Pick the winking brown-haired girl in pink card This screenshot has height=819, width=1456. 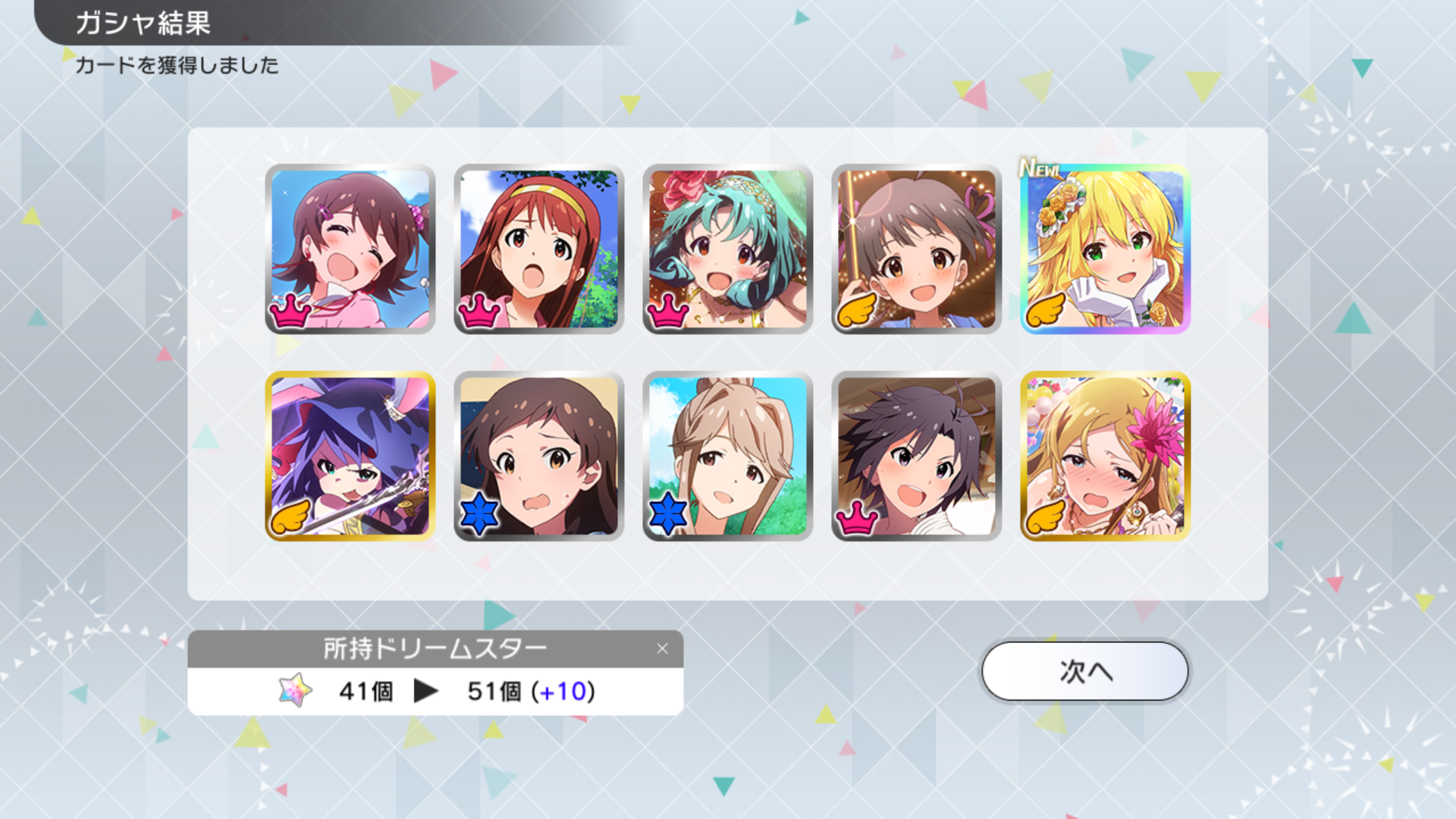pos(350,249)
